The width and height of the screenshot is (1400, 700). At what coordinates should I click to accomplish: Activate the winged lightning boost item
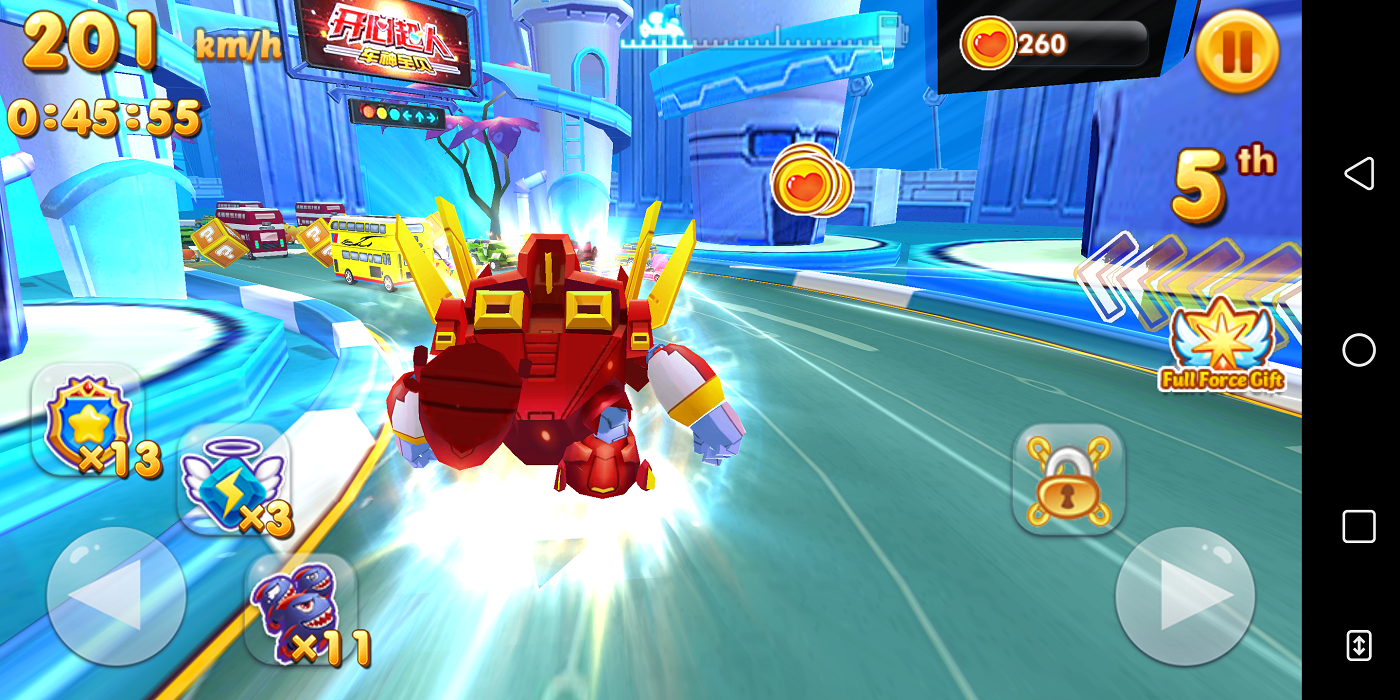tap(233, 480)
